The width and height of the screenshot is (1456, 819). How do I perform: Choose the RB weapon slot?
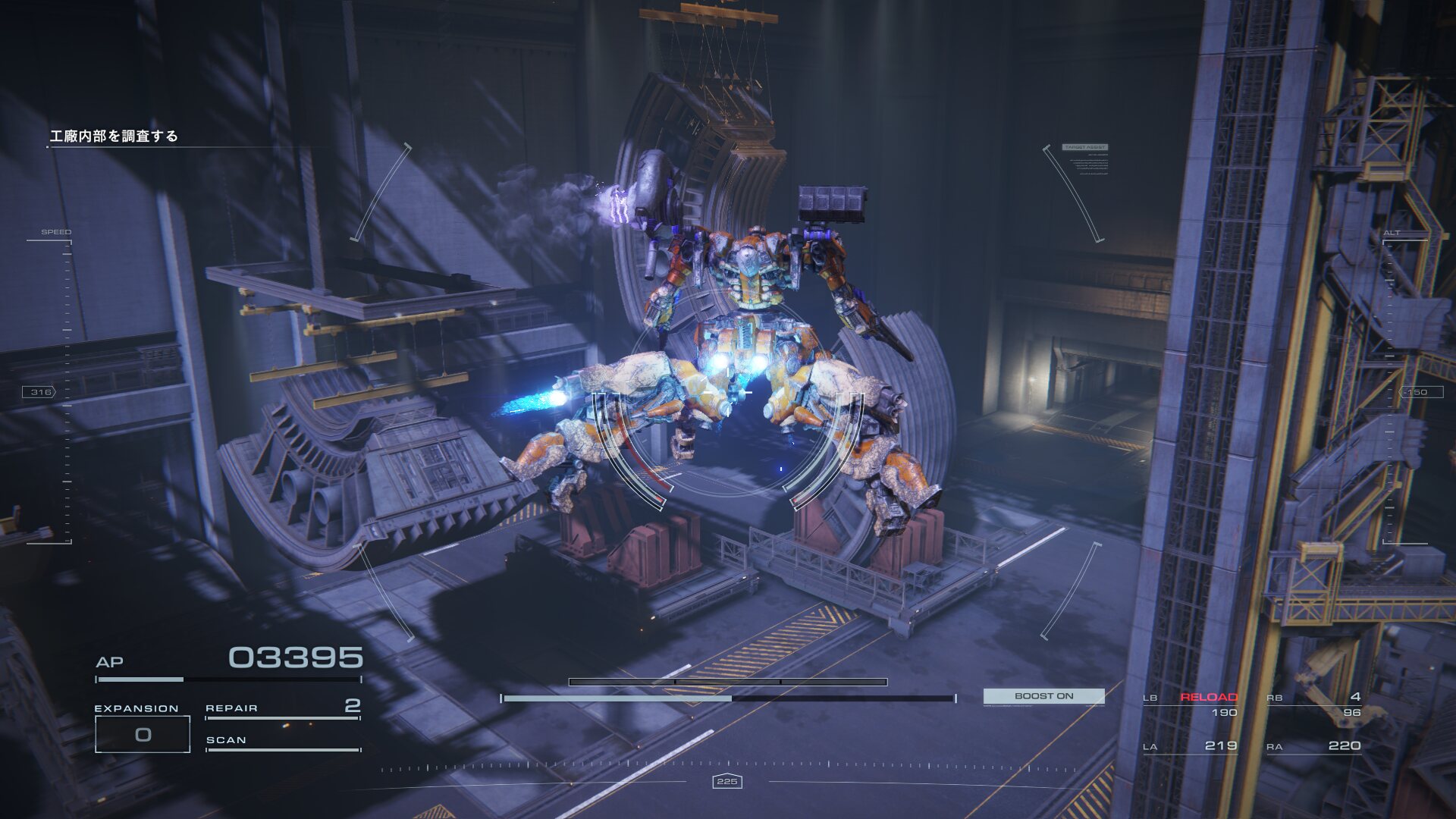(1314, 704)
